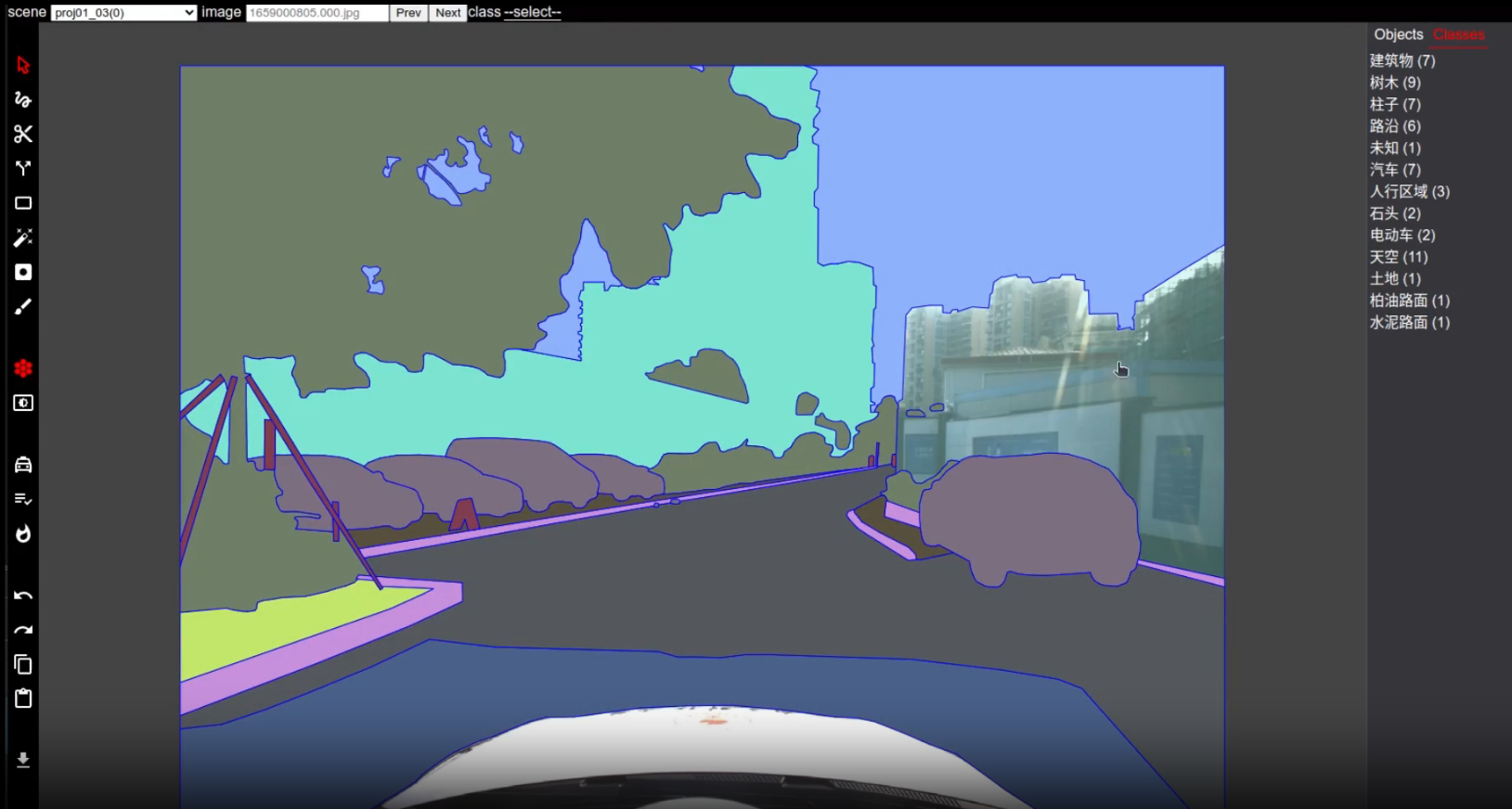Open the scene dropdown showing proj01_03(0)
The height and width of the screenshot is (809, 1512).
click(x=122, y=12)
